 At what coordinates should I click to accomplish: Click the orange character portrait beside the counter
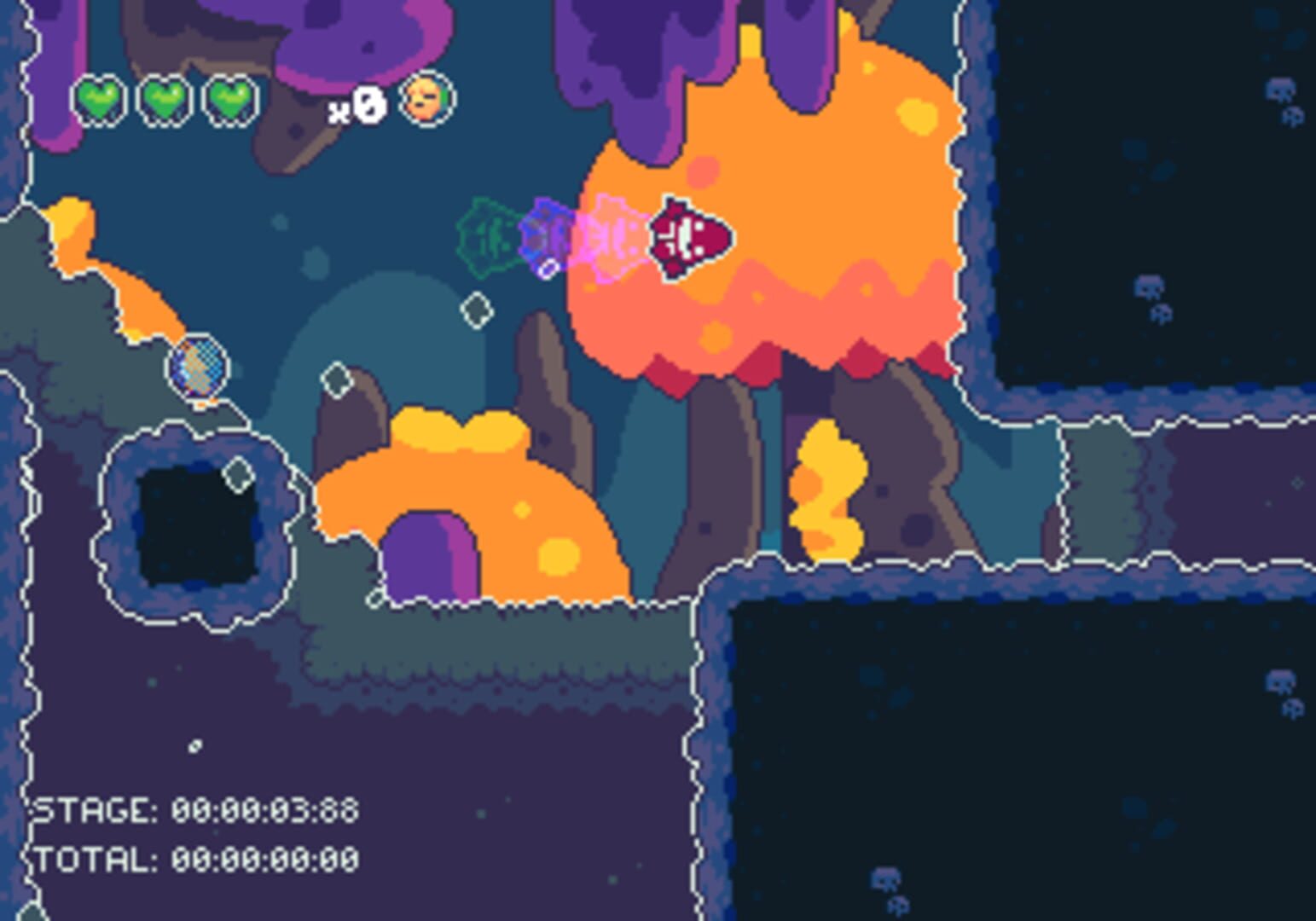pyautogui.click(x=426, y=100)
